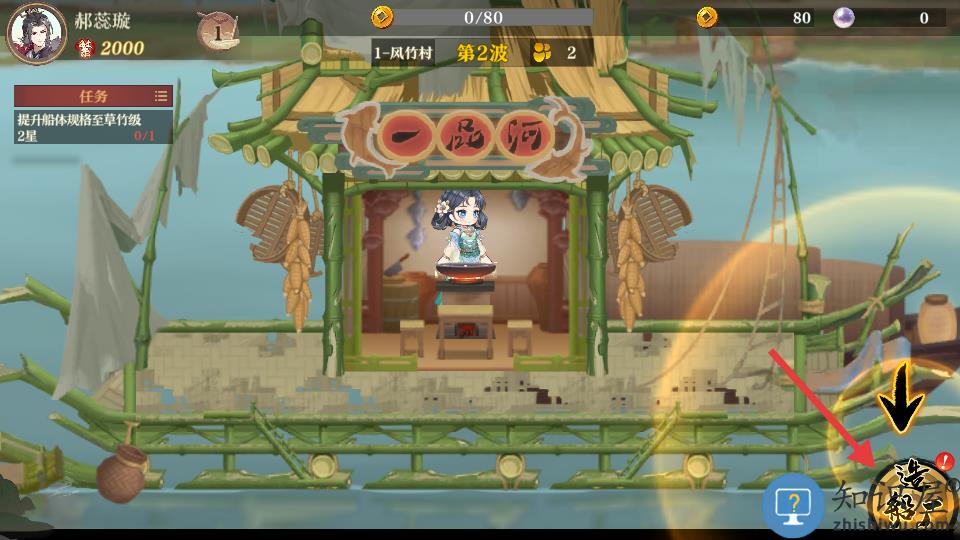Click the gold coin currency icon showing 80
This screenshot has height=540, width=960.
click(708, 17)
